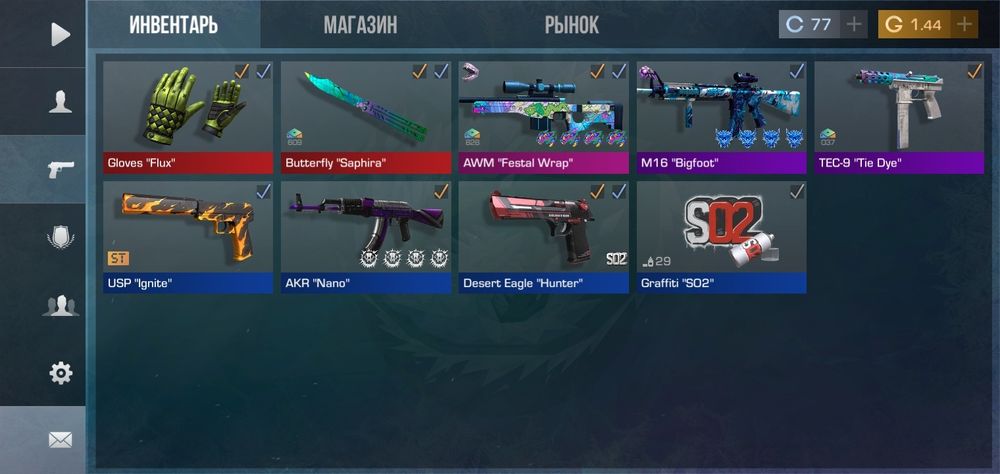The image size is (1000, 474).
Task: Show the friends group icon
Action: click(60, 305)
